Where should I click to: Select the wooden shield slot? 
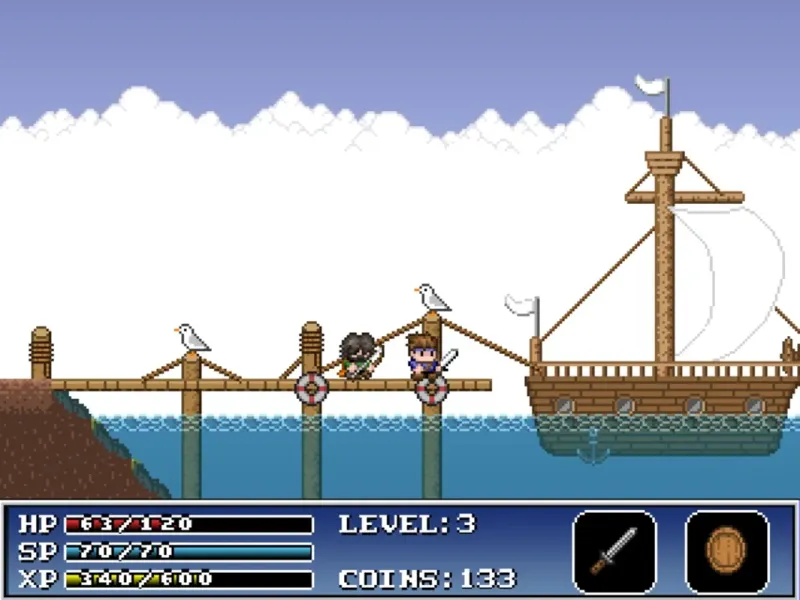(x=727, y=551)
